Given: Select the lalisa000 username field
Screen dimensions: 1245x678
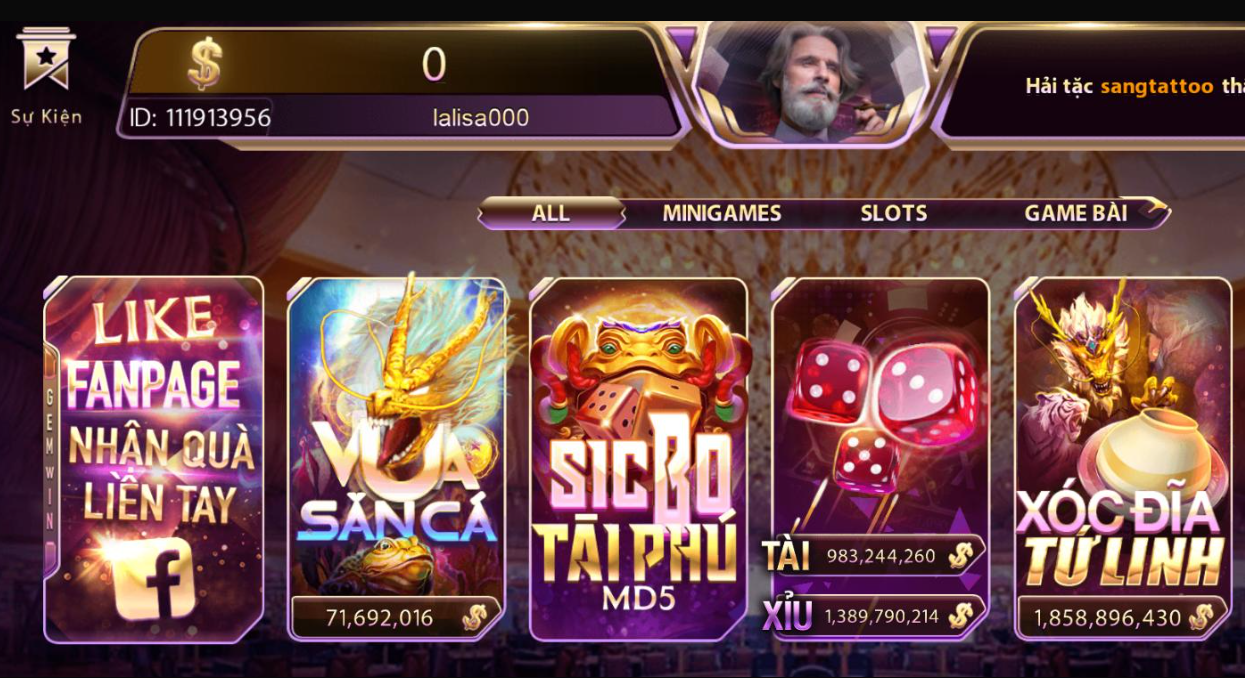Looking at the screenshot, I should pyautogui.click(x=480, y=118).
